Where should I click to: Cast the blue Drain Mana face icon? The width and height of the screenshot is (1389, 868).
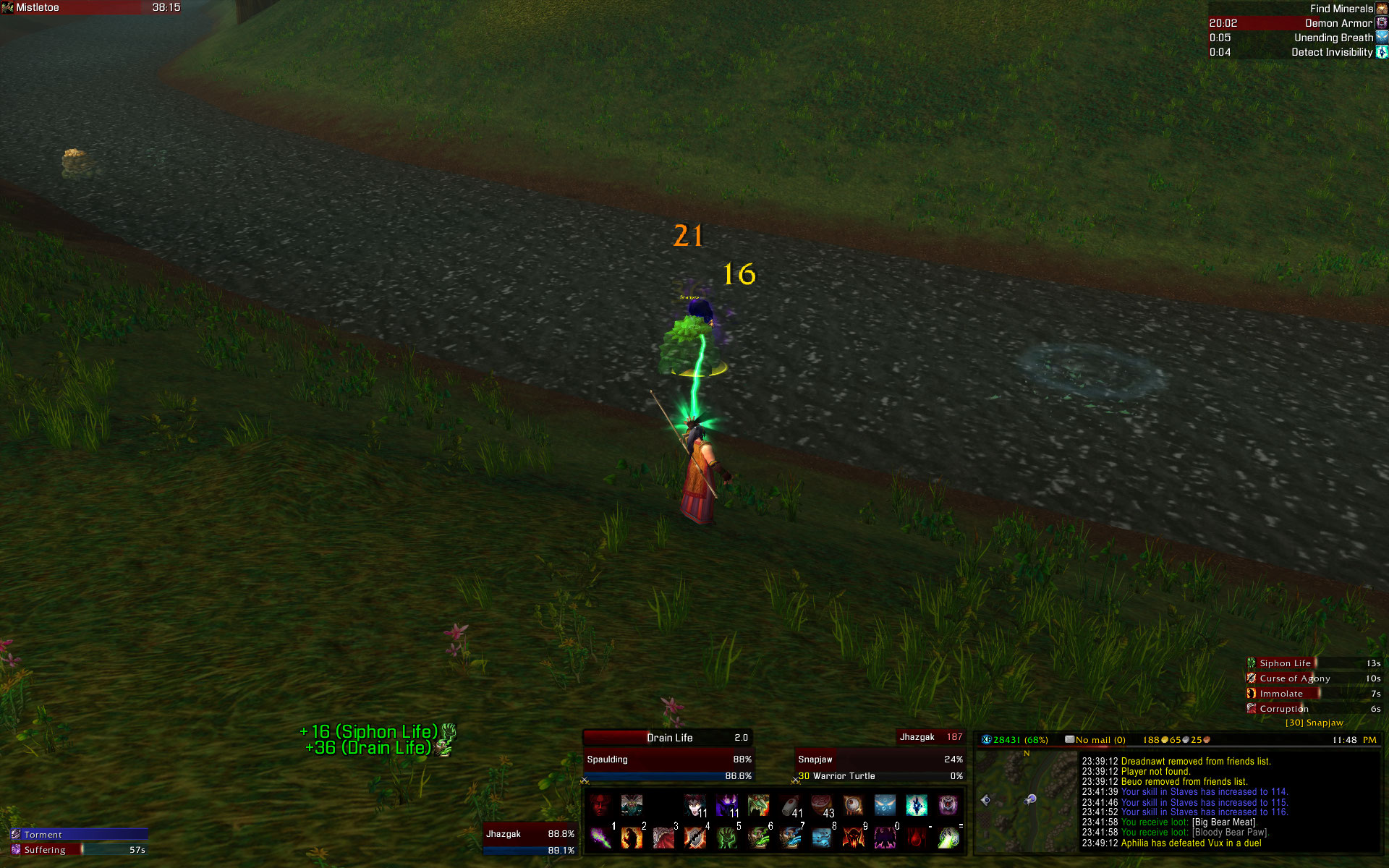pos(790,838)
